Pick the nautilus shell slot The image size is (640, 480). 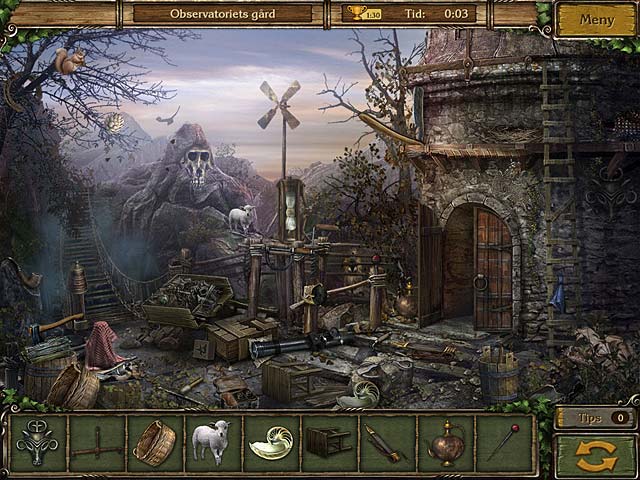pos(269,443)
